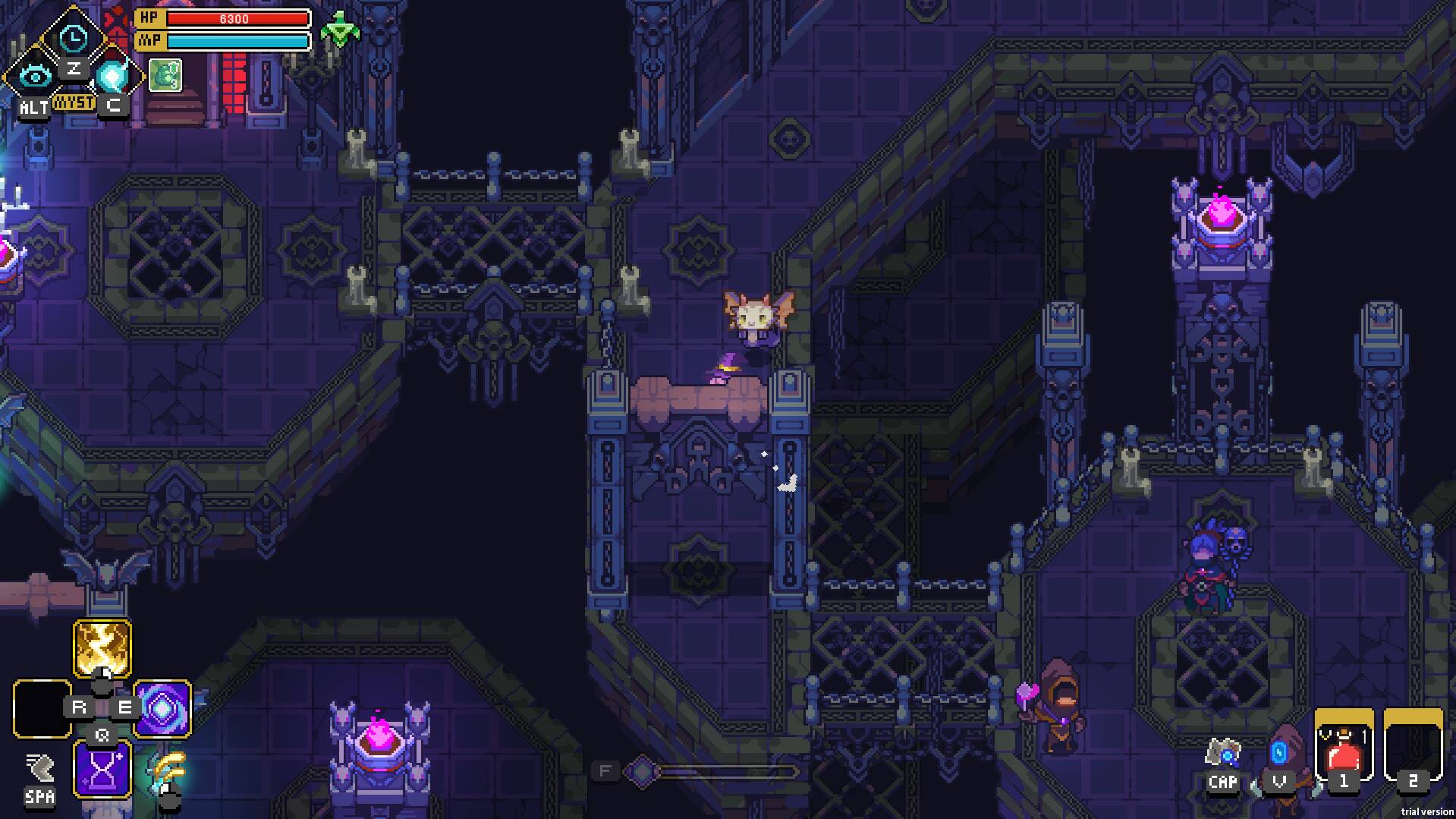Click the blue lightning rune icon
This screenshot has width=1456, height=819.
point(1279,754)
